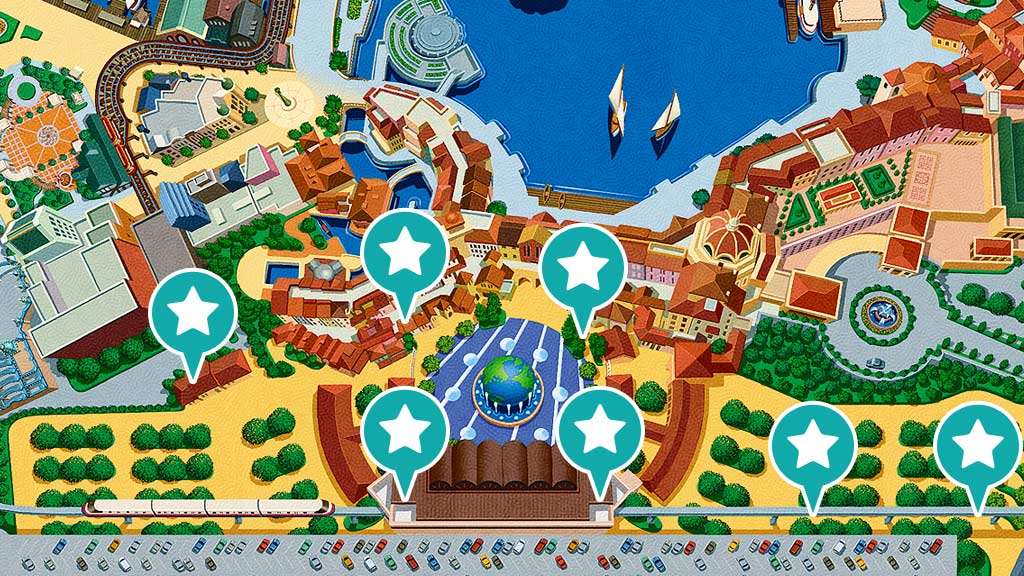Select the star marker at the entrance gate's right pillar
The width and height of the screenshot is (1024, 576).
click(600, 431)
